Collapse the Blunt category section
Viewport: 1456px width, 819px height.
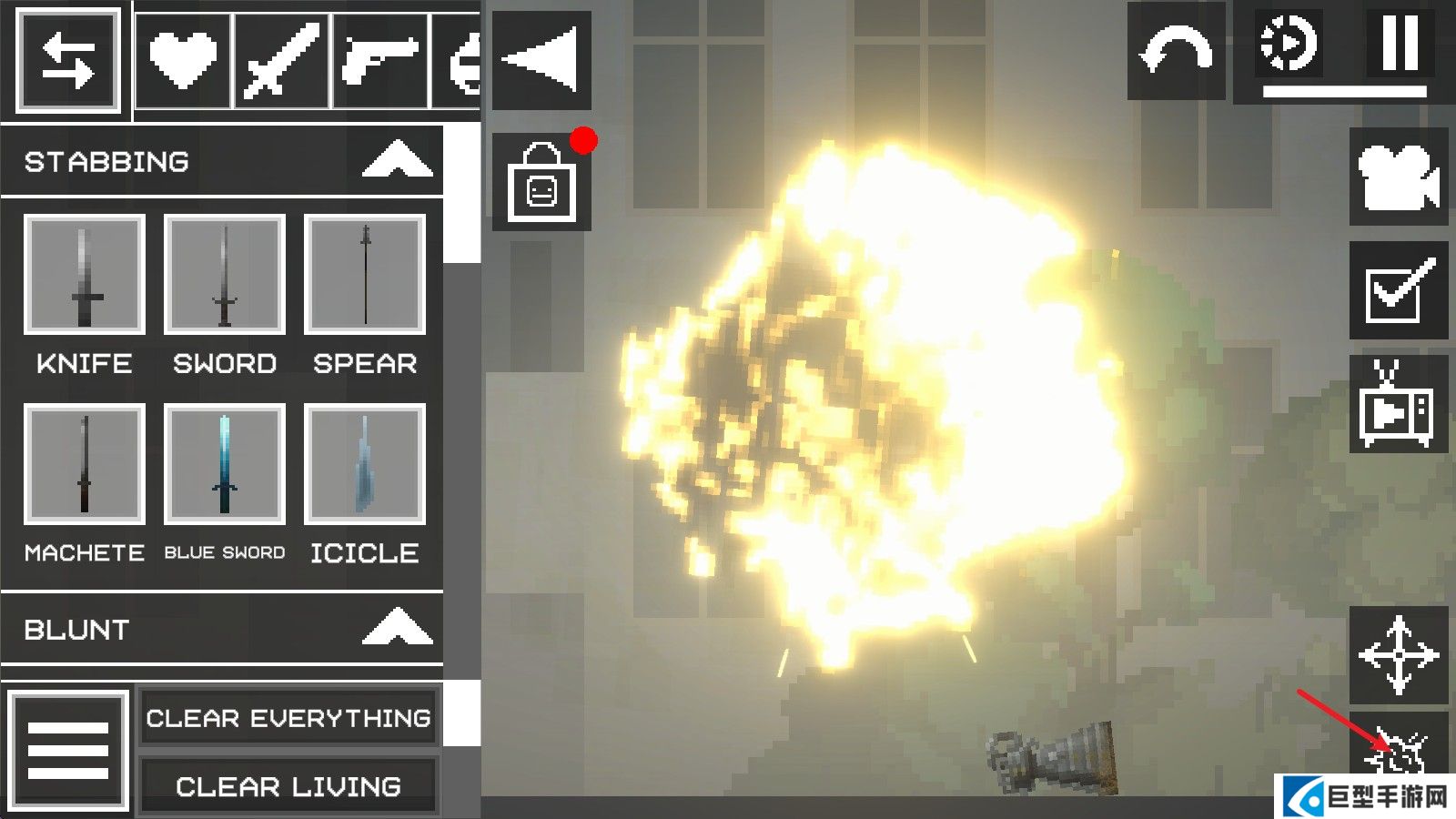click(397, 628)
